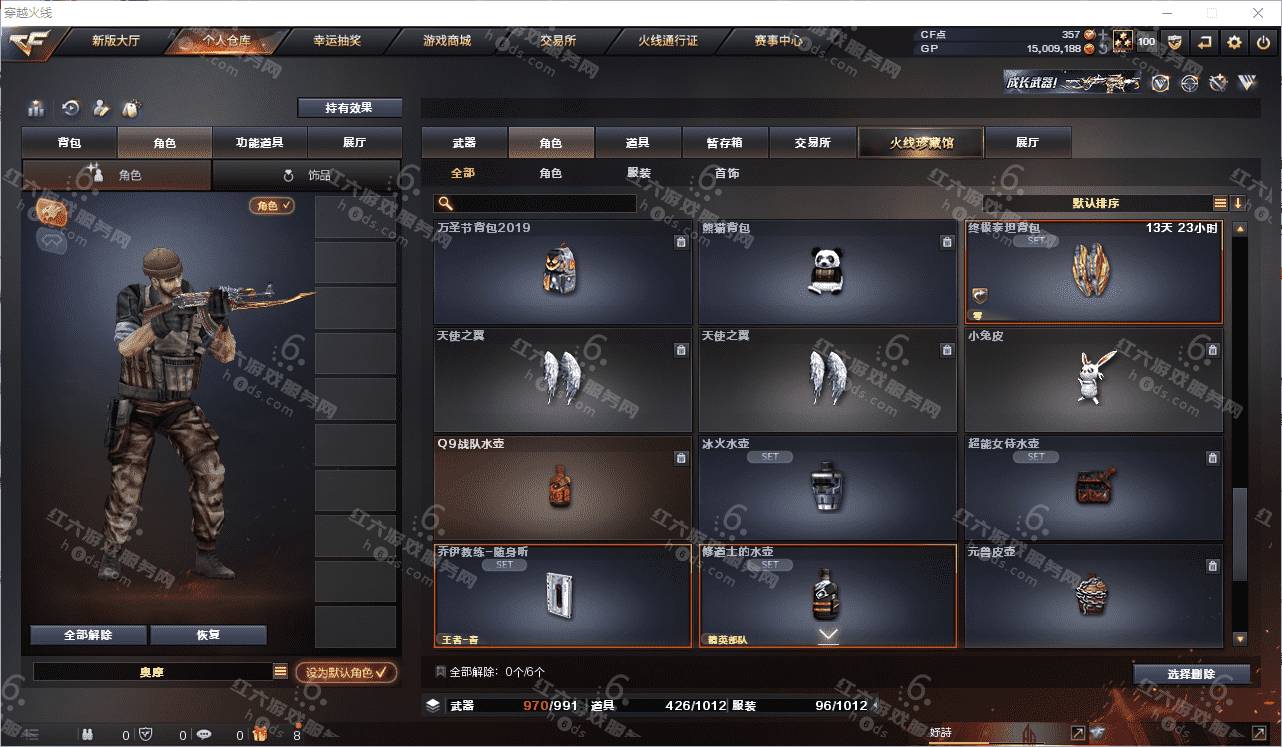
Task: Filter items by 首饰 category
Action: (x=727, y=173)
